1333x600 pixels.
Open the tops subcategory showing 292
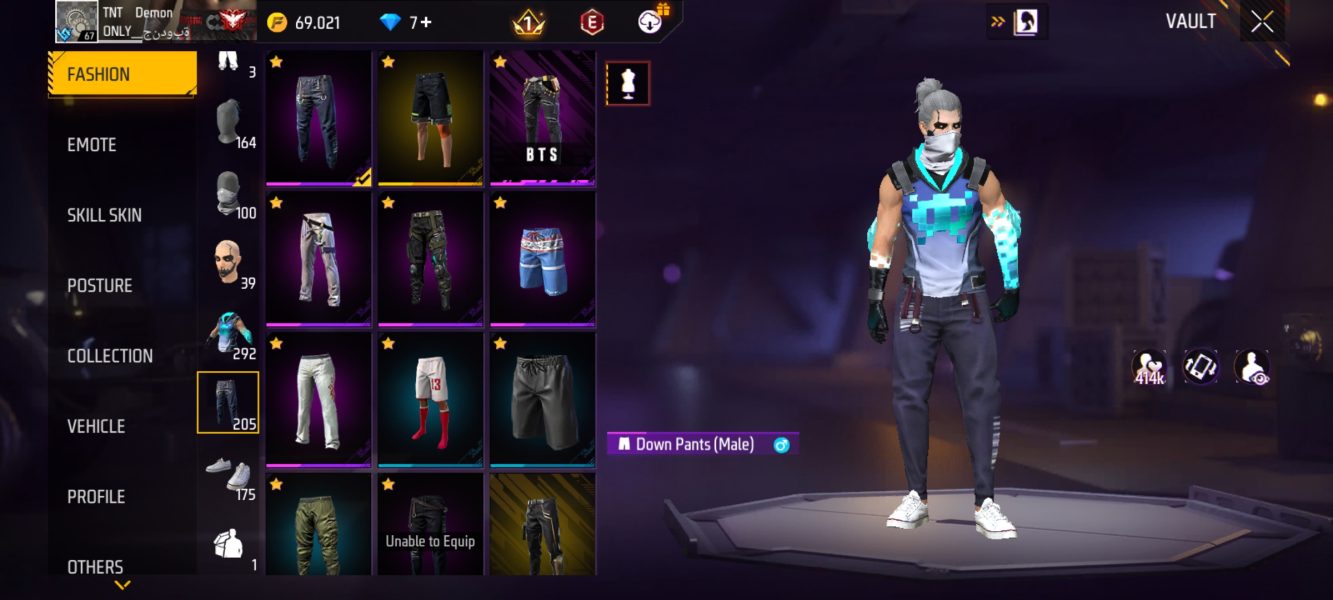(x=228, y=333)
